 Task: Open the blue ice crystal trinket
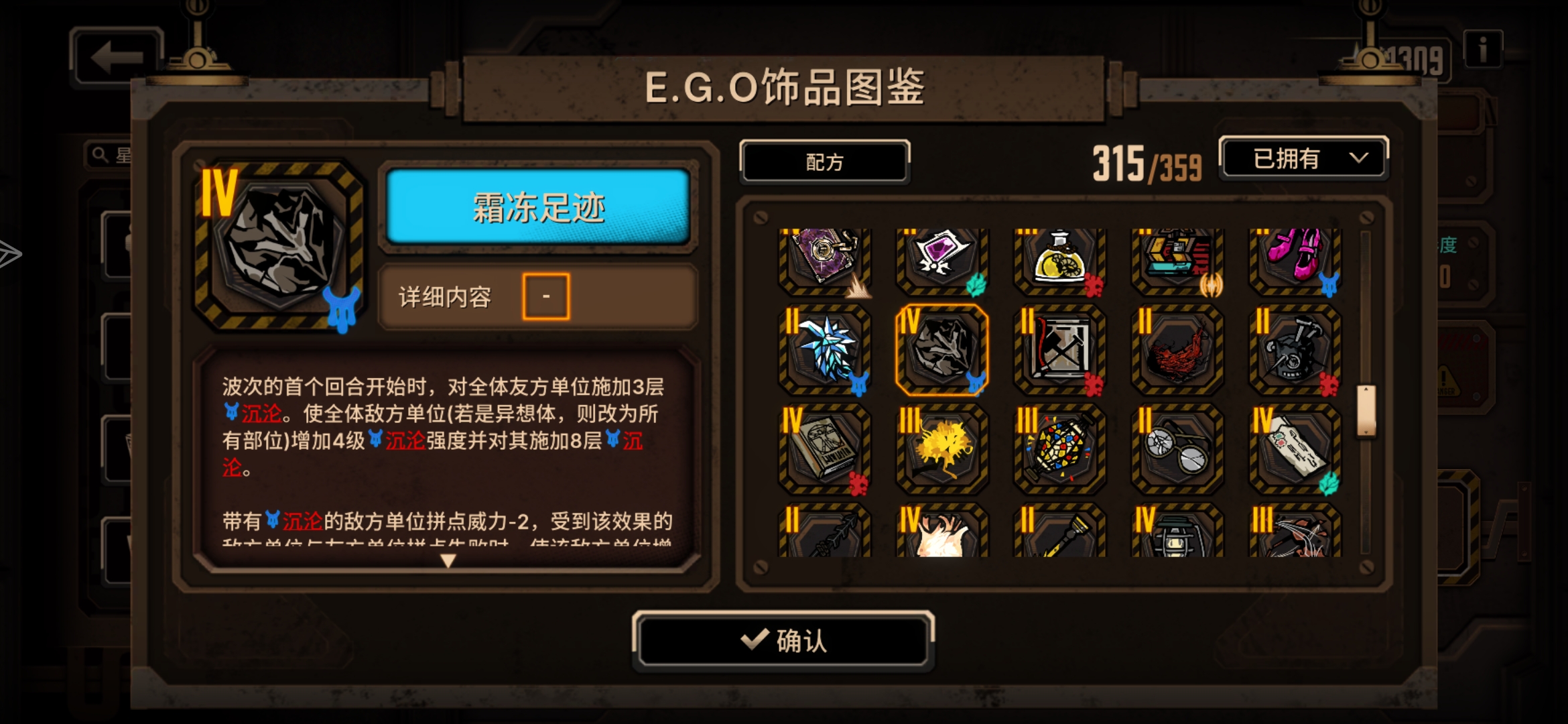coord(826,355)
